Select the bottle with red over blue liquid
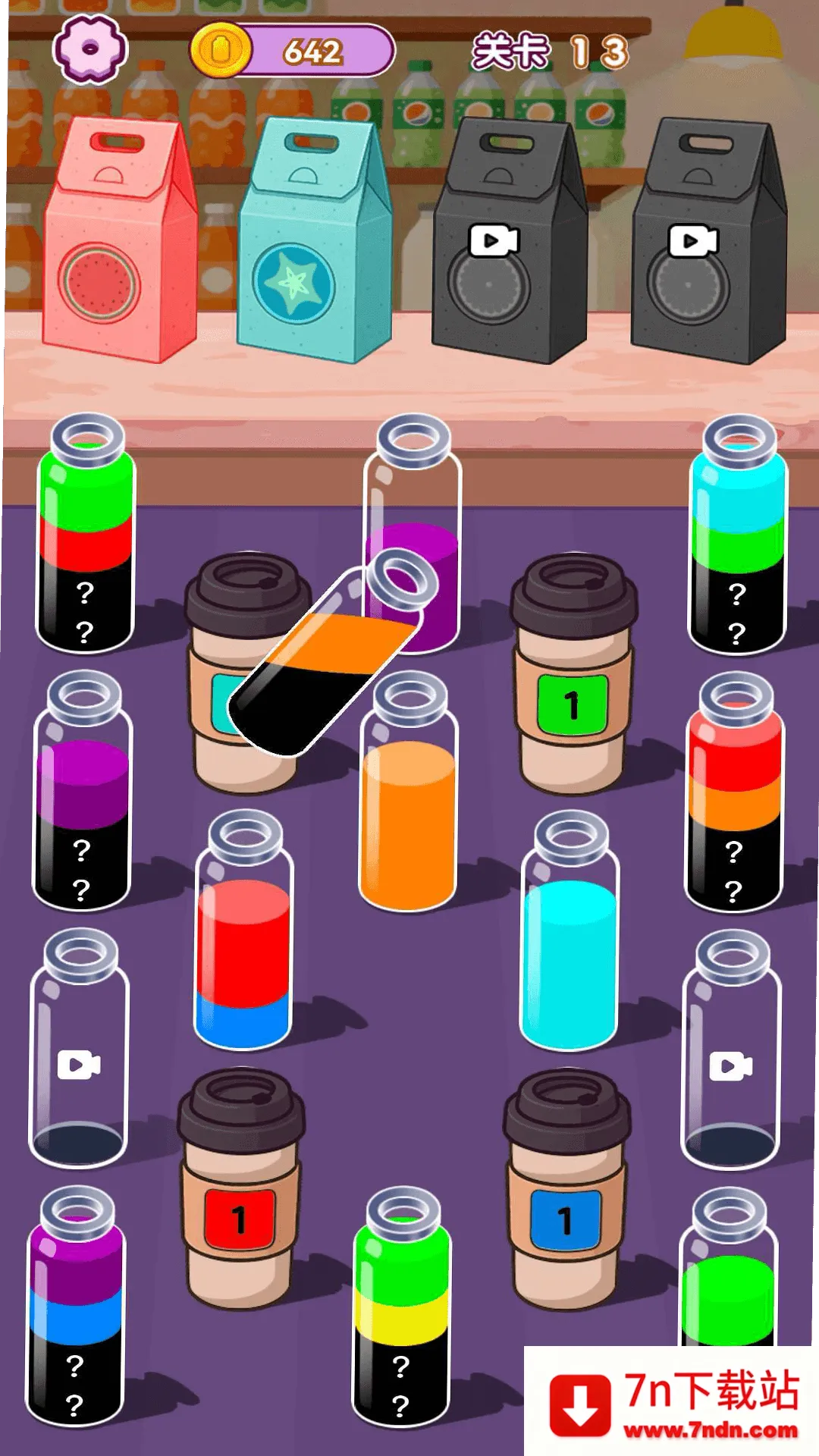 point(243,933)
